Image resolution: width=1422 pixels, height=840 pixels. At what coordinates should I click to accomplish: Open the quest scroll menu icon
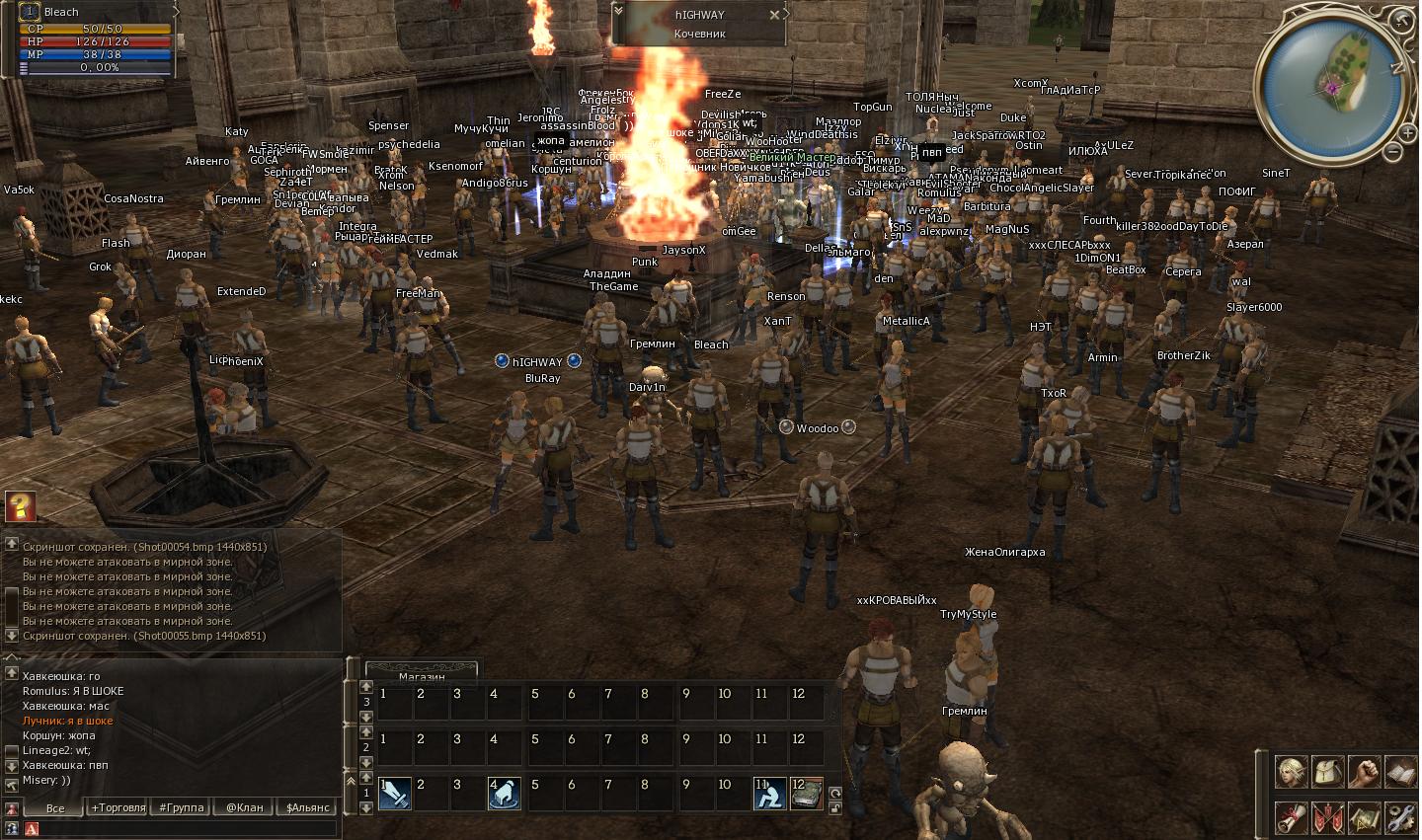(1291, 818)
